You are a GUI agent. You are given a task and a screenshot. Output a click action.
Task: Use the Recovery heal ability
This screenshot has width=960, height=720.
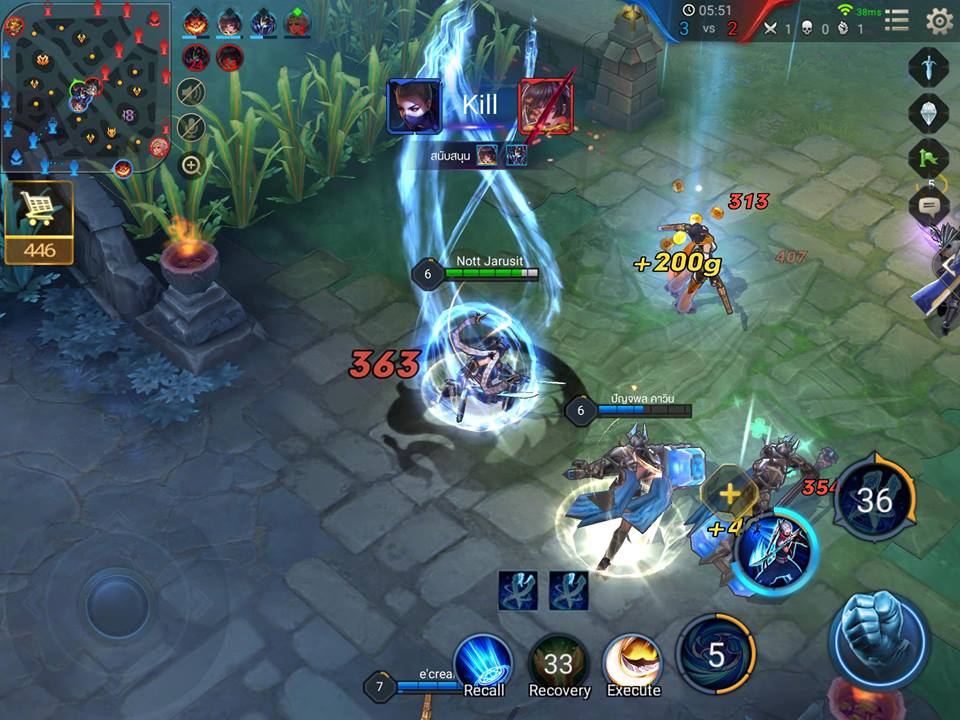[558, 663]
